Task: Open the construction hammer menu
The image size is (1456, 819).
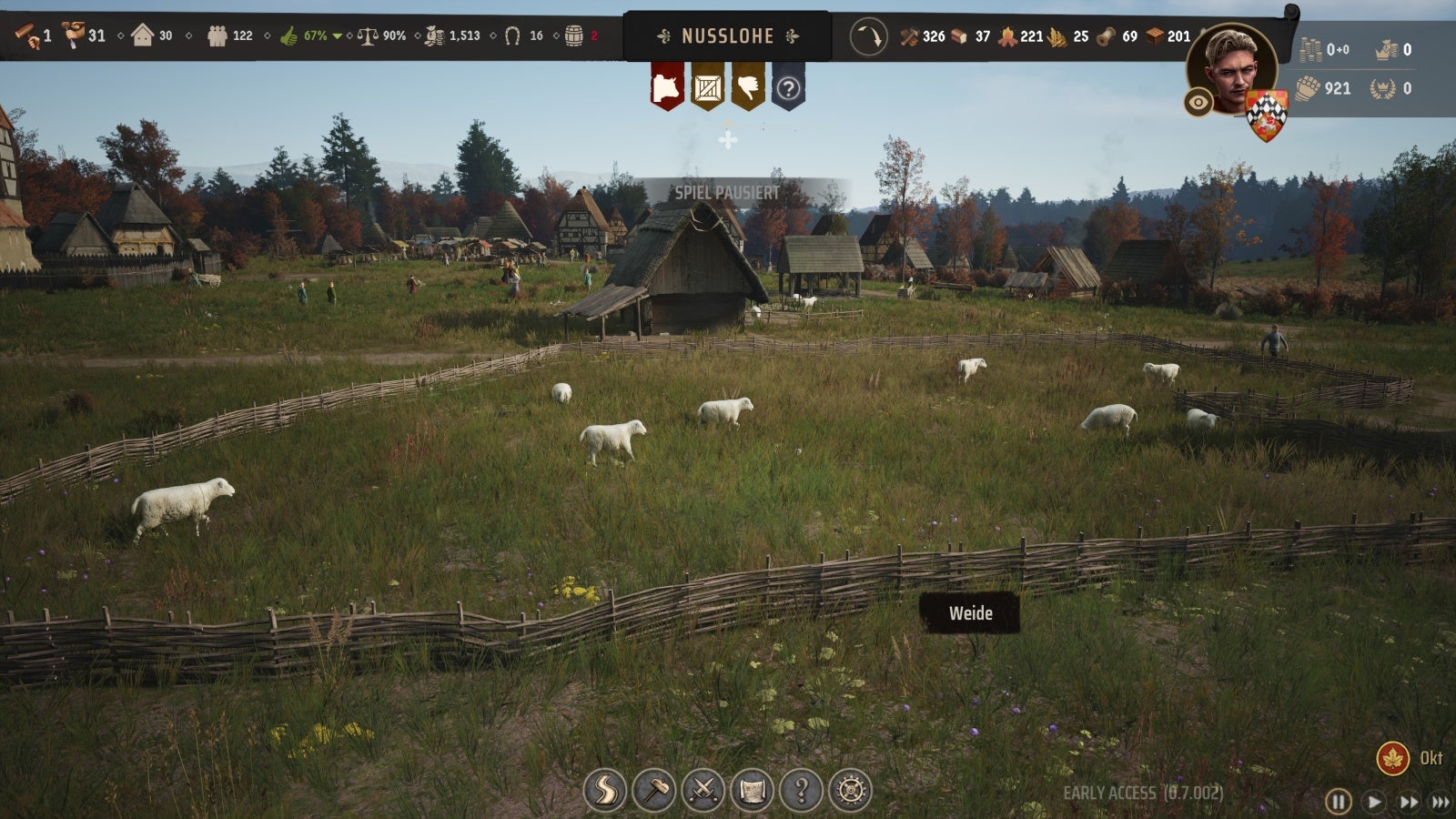Action: (653, 790)
